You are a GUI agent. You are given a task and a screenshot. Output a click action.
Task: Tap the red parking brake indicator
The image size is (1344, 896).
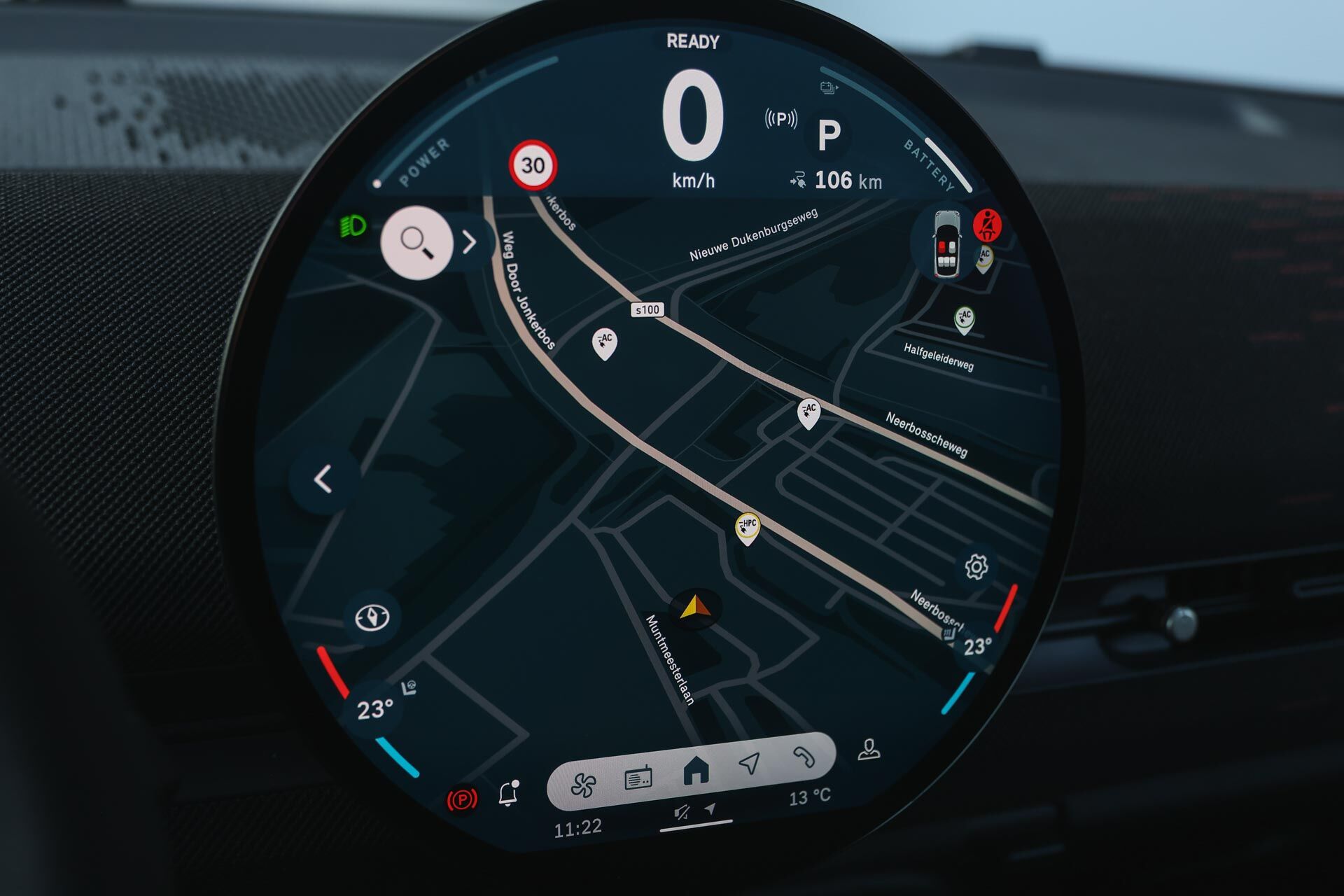click(x=462, y=799)
